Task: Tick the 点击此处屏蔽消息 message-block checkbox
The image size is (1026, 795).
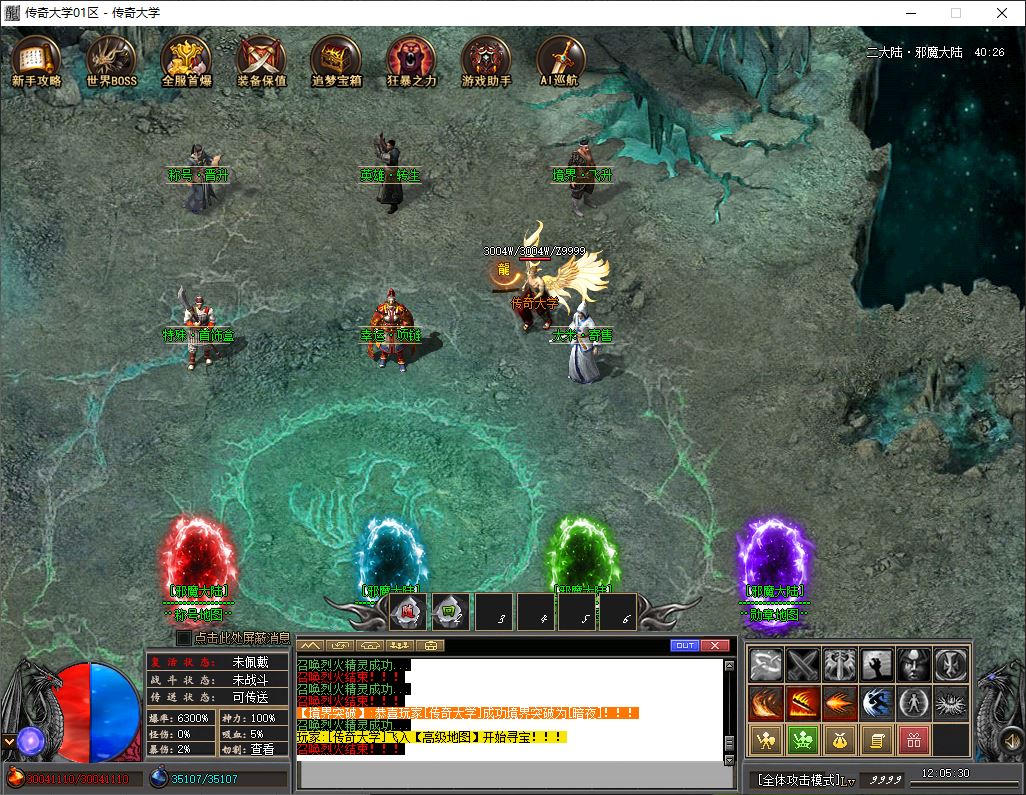Action: (x=184, y=638)
